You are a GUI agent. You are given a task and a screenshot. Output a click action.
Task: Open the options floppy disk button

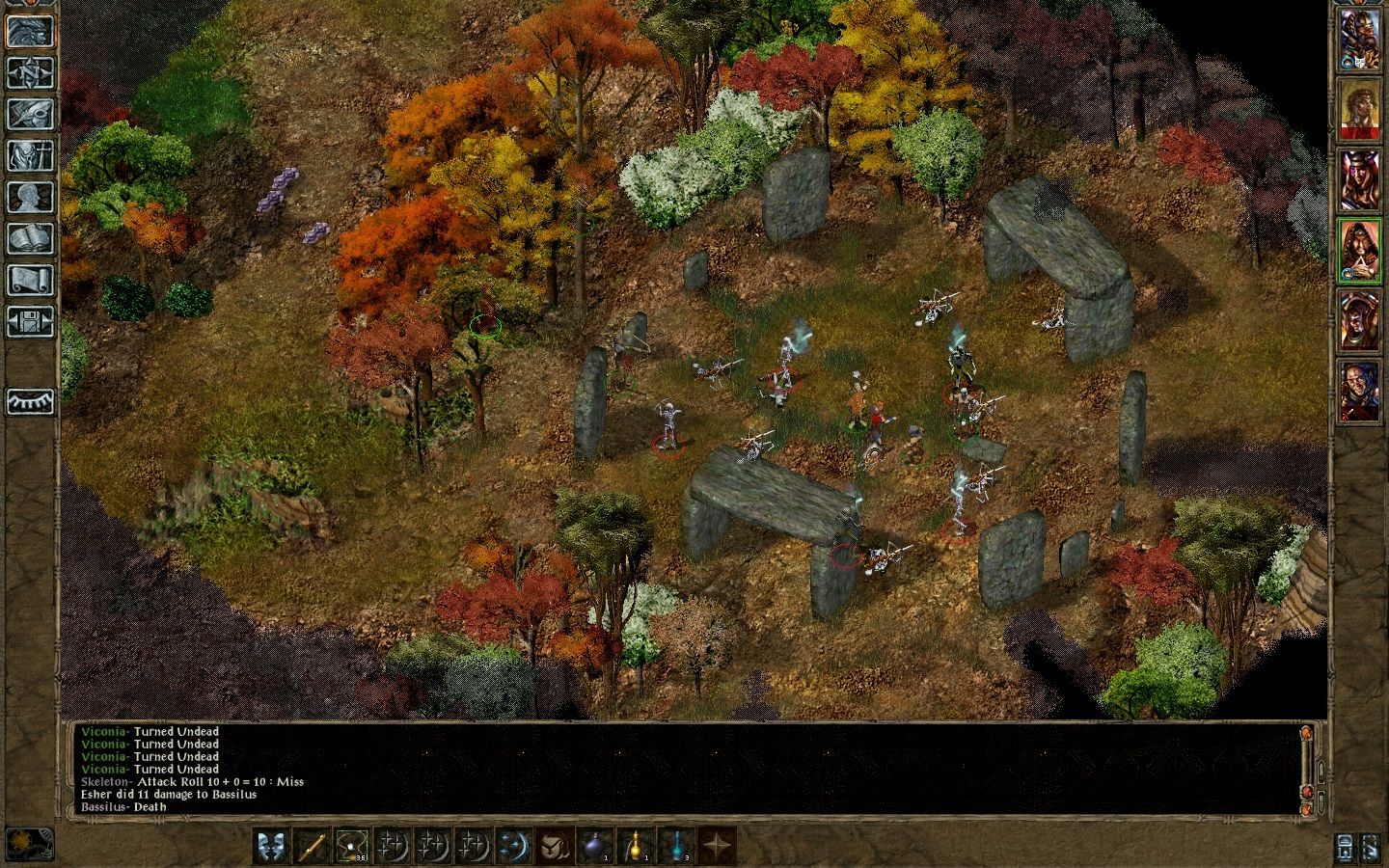point(31,321)
